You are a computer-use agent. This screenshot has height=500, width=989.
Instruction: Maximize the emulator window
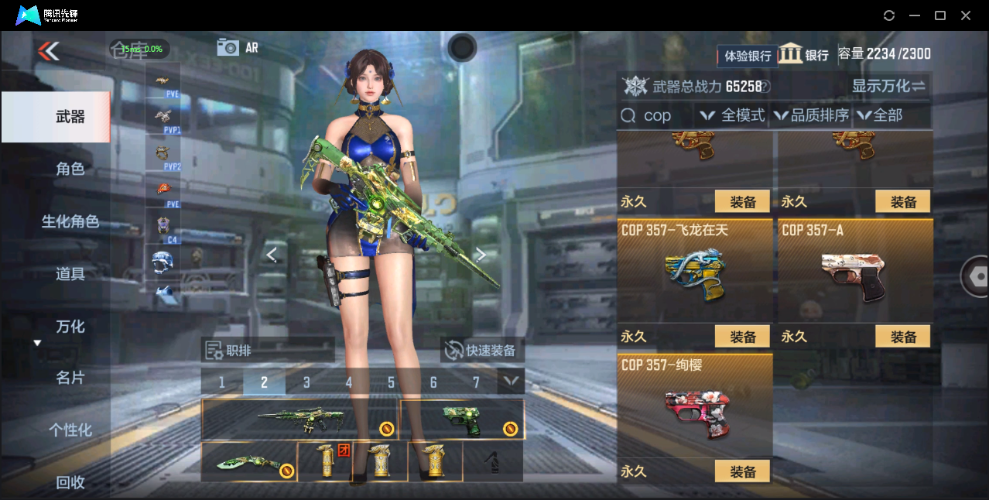coord(940,15)
